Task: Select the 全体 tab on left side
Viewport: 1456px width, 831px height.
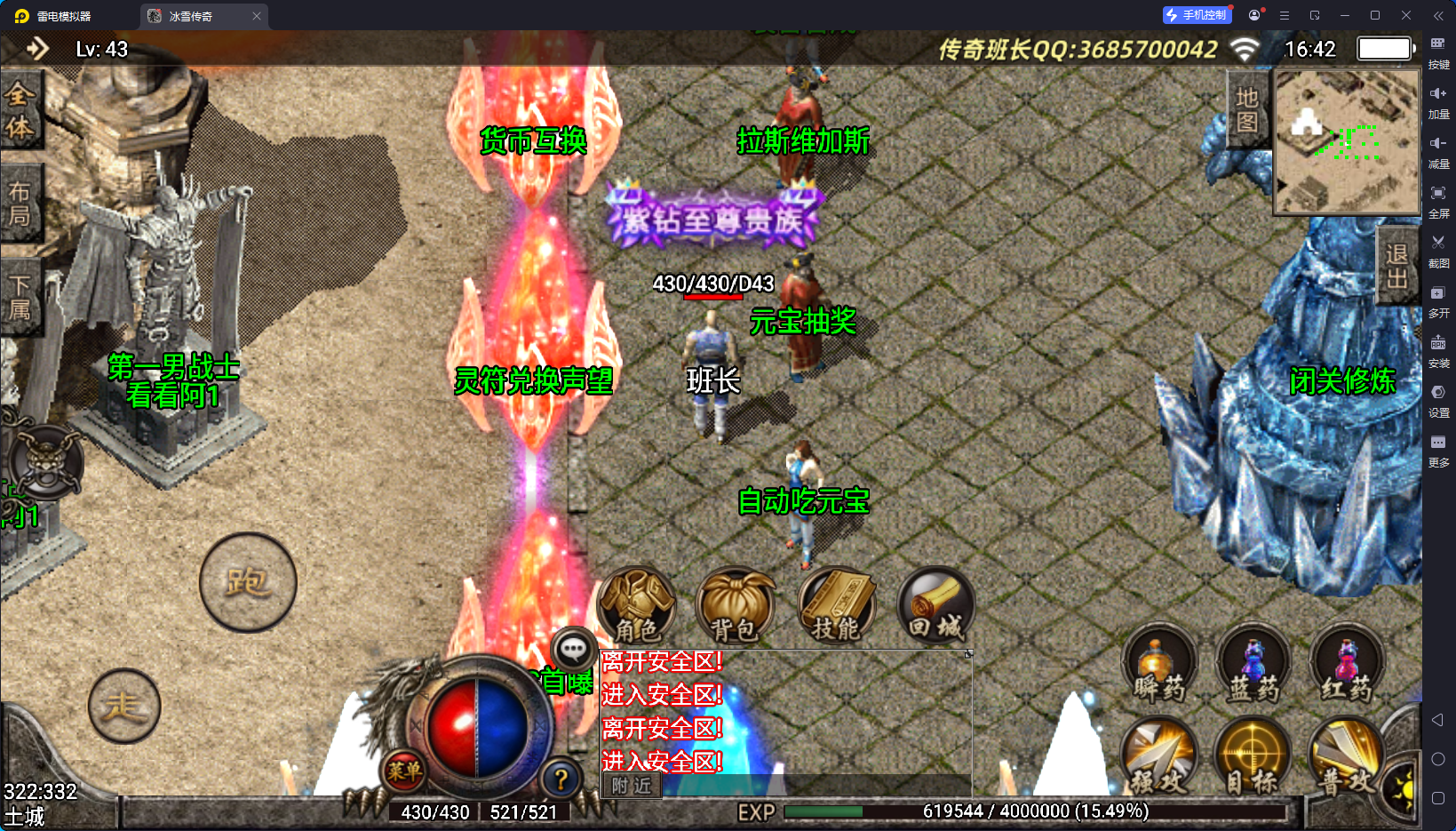Action: pos(20,111)
